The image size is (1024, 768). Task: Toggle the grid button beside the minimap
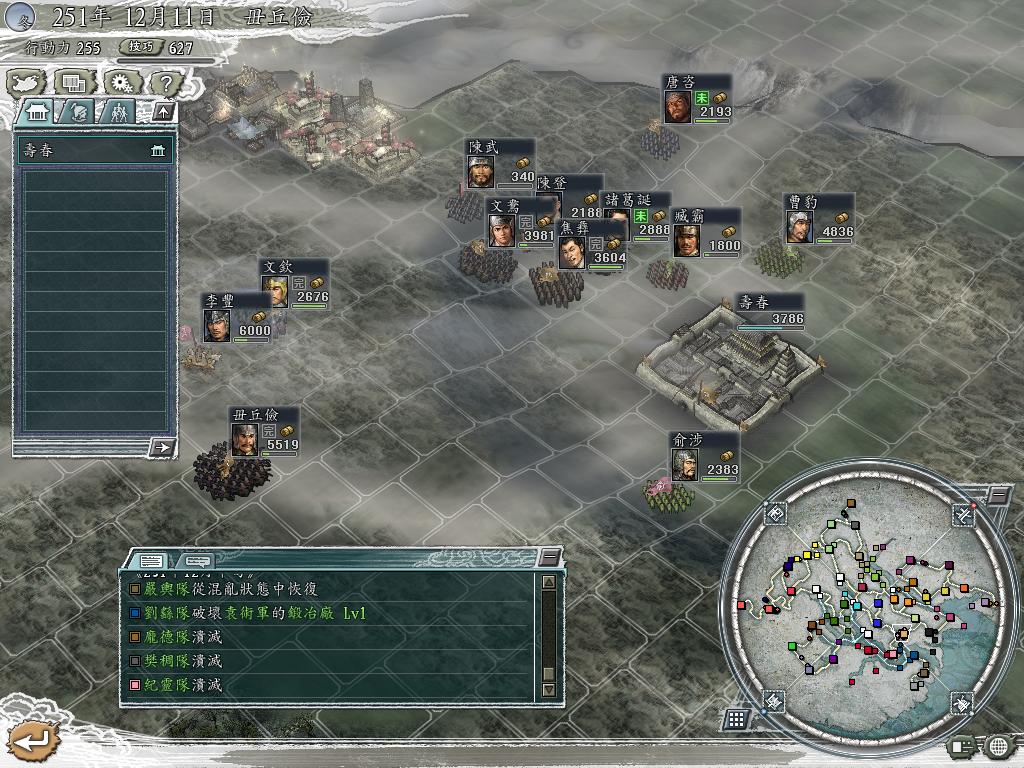736,719
